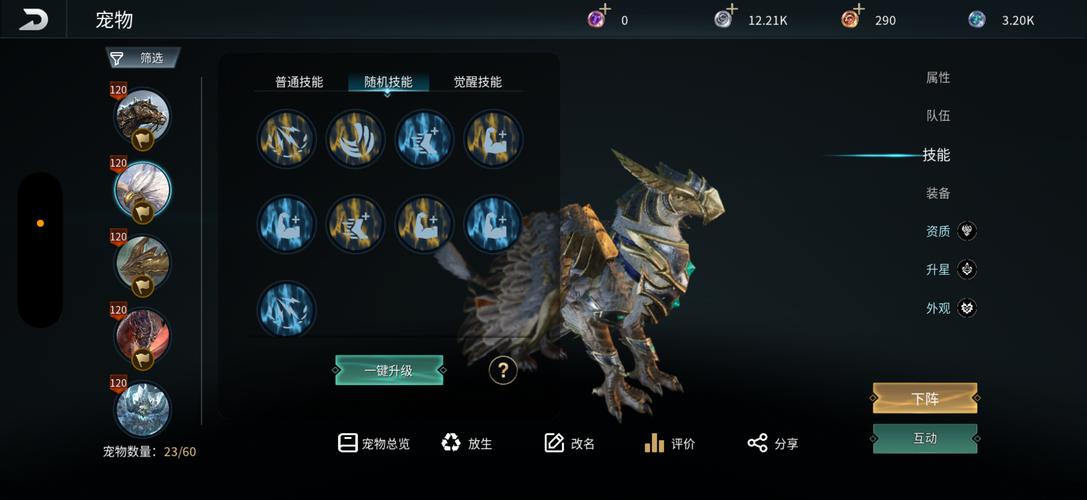Select the 随机技能 tab
This screenshot has height=500, width=1087.
point(388,82)
